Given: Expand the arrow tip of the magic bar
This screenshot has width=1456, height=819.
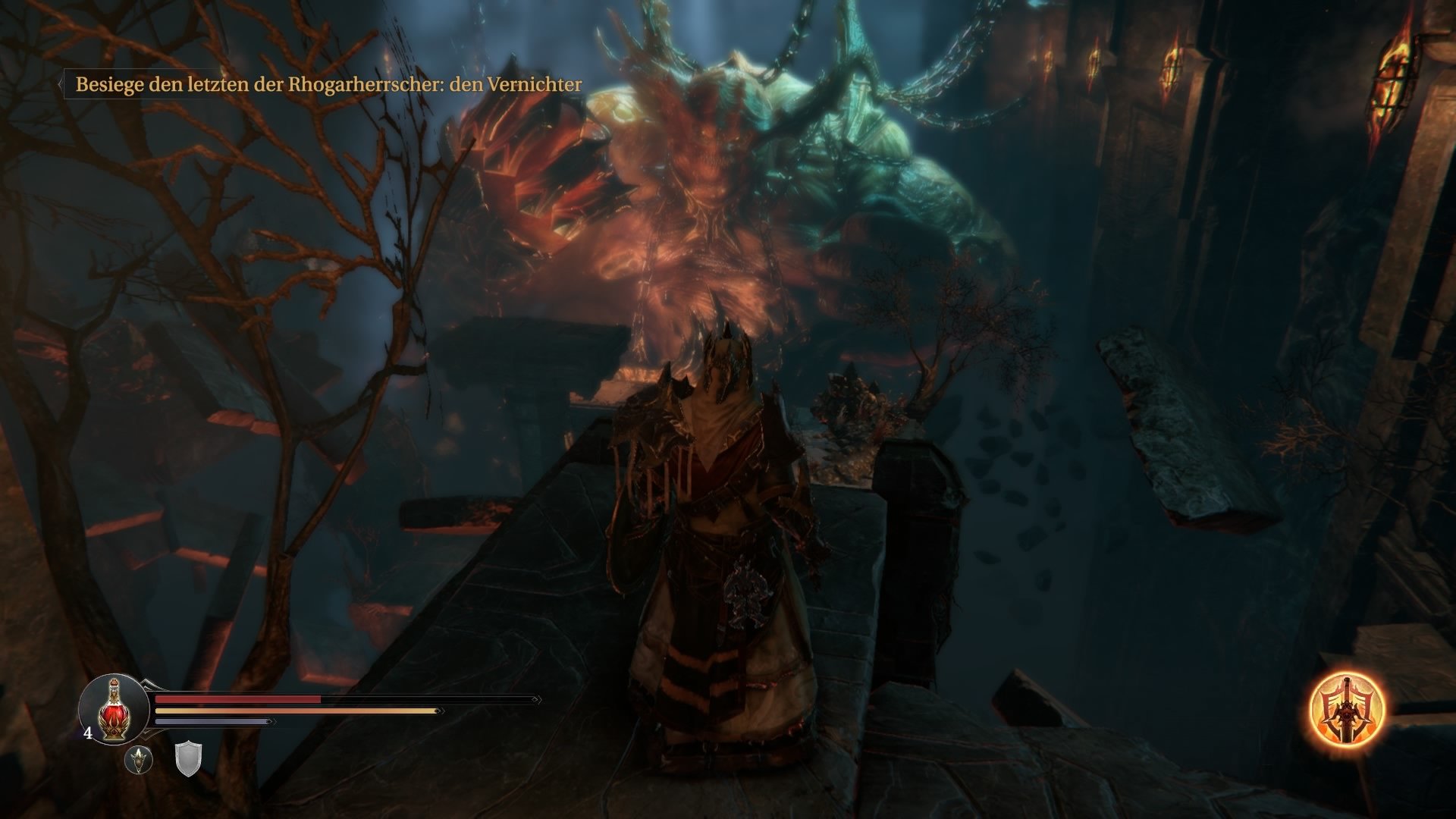Looking at the screenshot, I should [270, 721].
